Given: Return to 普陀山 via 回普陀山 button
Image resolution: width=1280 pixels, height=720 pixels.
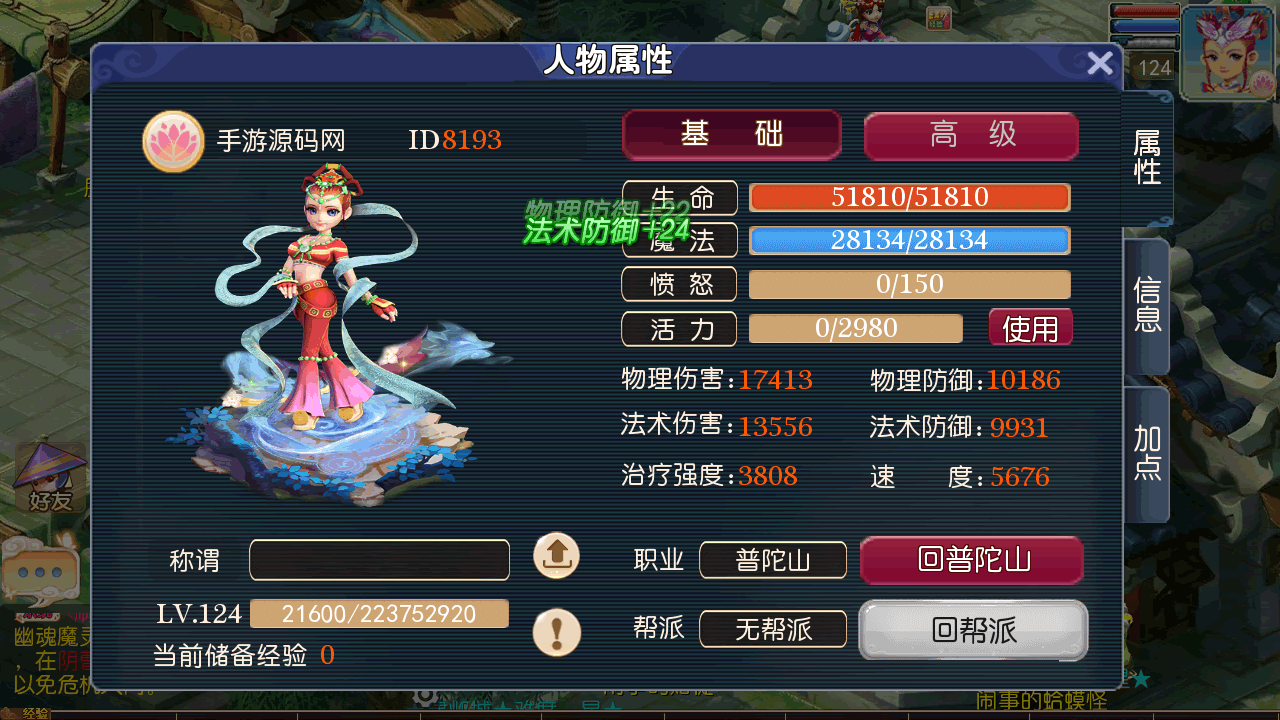Looking at the screenshot, I should [x=971, y=560].
